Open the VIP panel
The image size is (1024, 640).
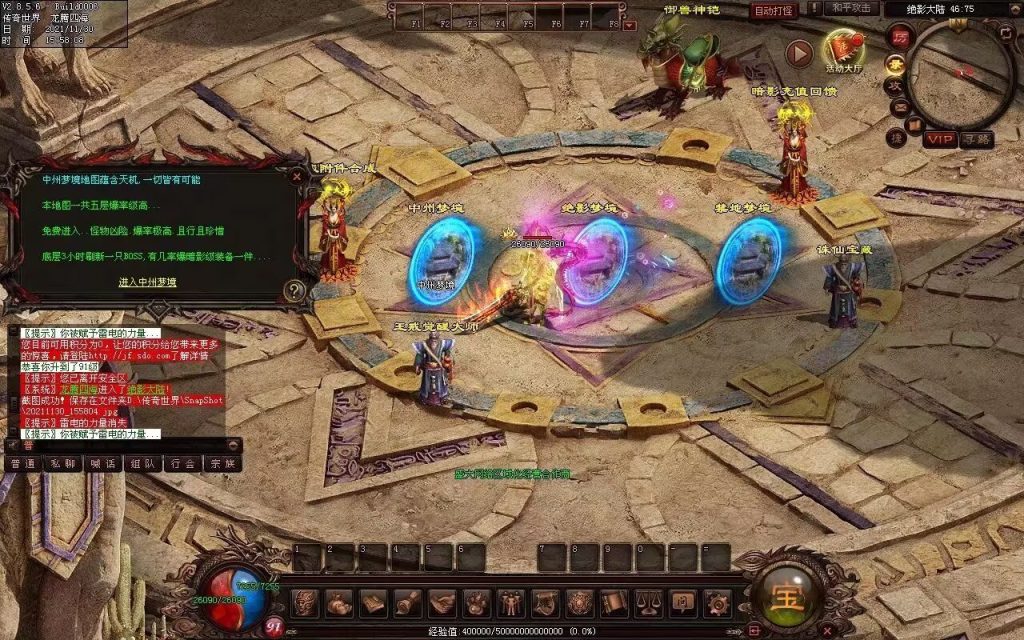(x=939, y=139)
